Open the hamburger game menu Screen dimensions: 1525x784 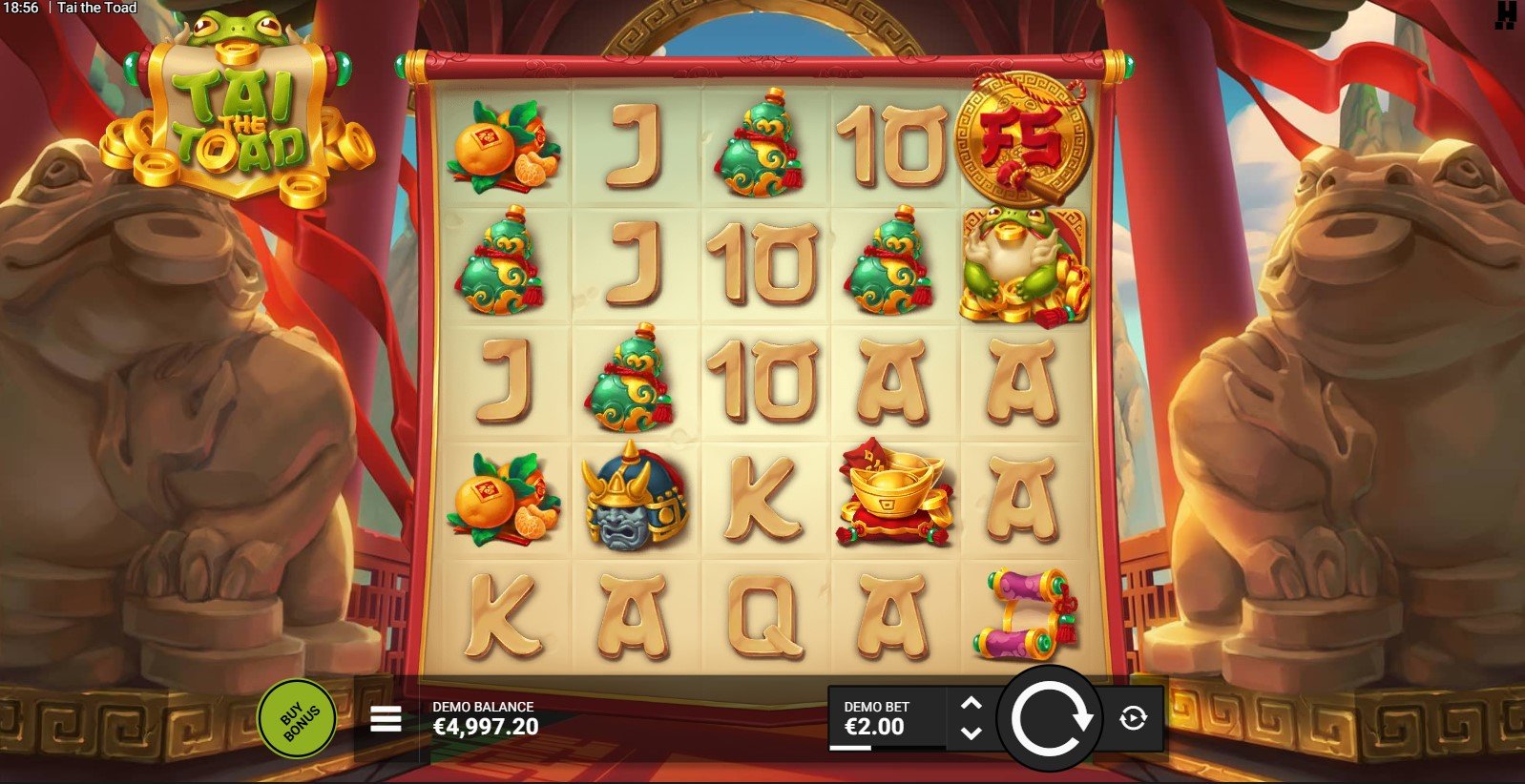point(386,719)
